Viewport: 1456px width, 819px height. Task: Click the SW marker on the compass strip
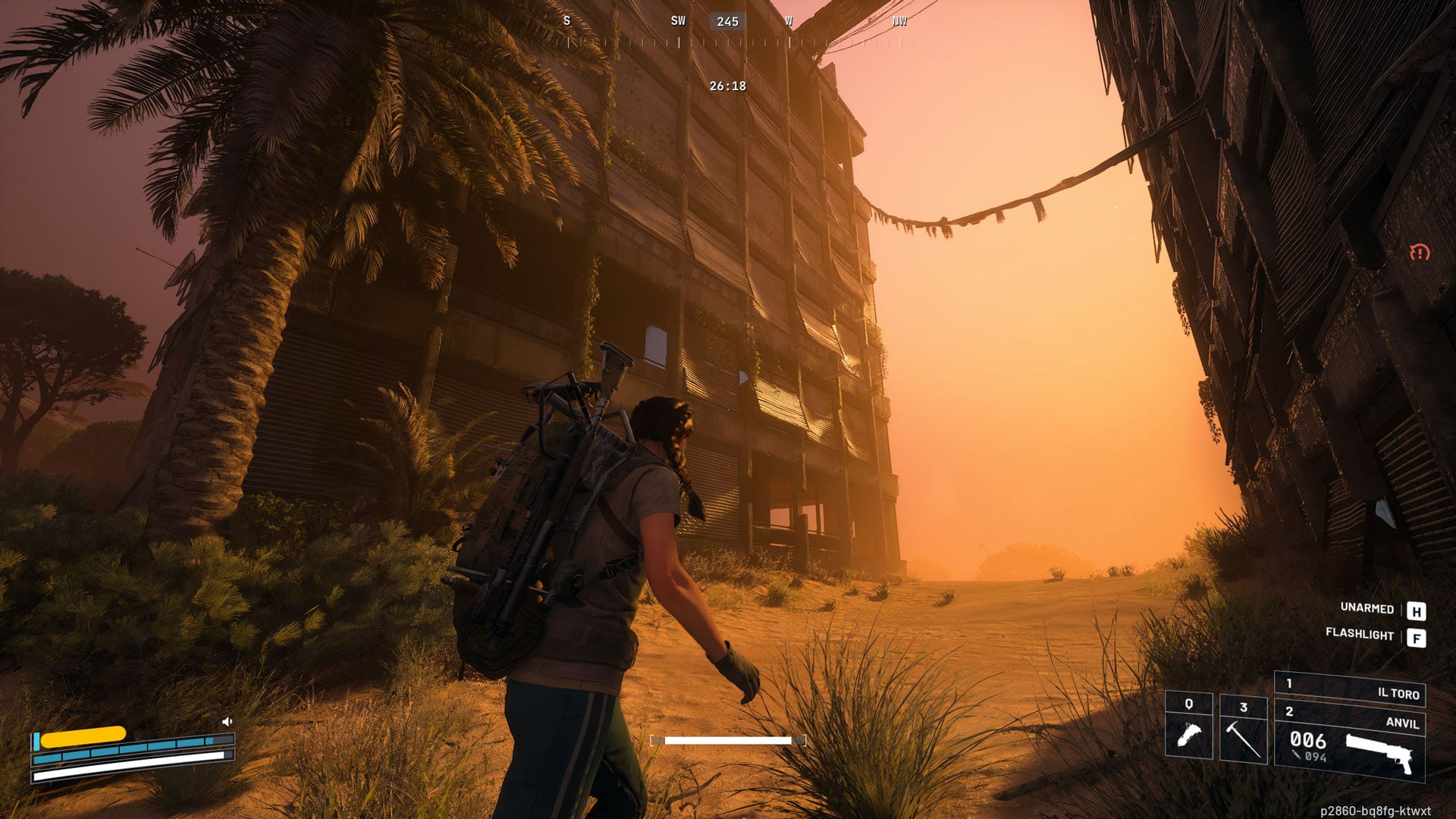click(x=676, y=20)
